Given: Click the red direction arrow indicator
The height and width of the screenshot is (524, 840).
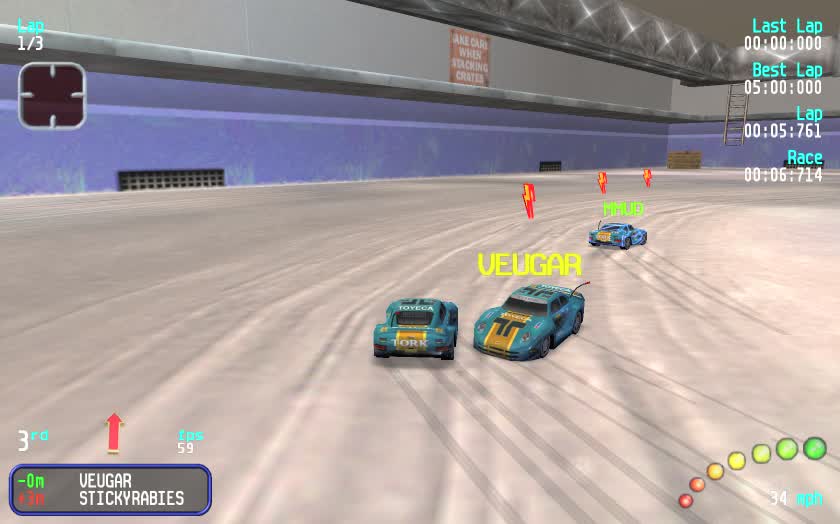Looking at the screenshot, I should 115,432.
